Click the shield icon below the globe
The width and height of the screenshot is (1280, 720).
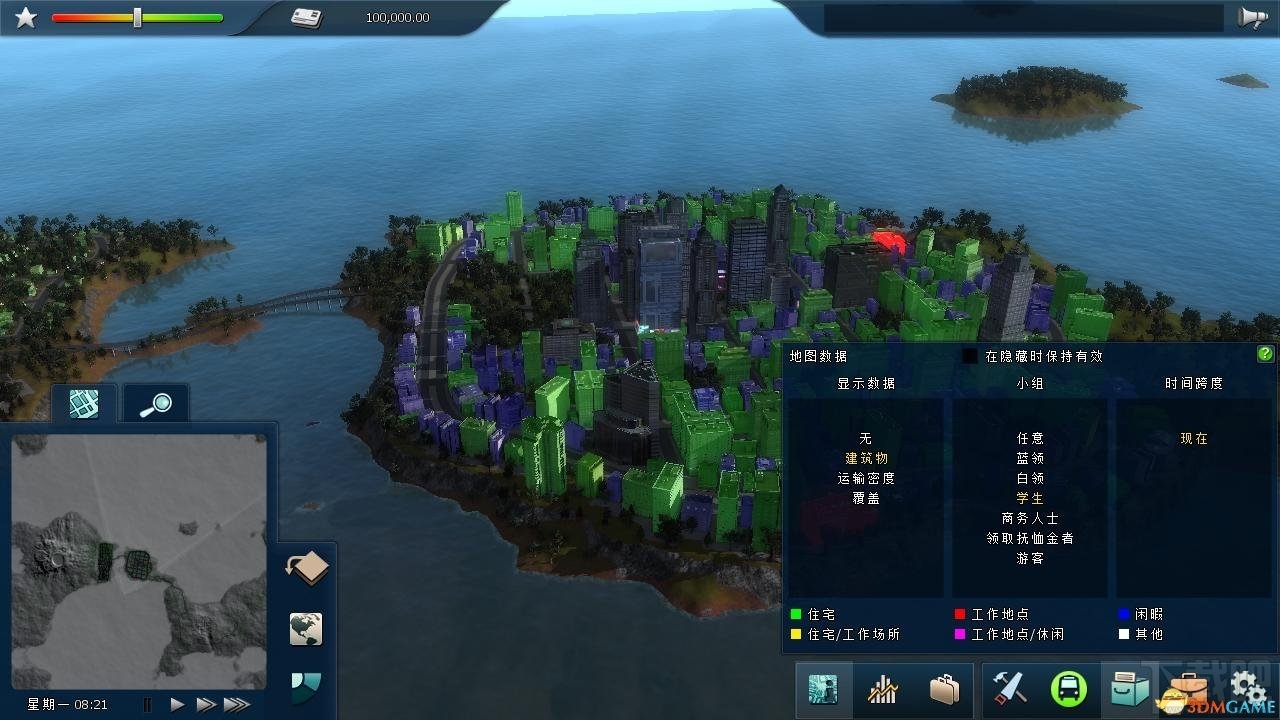(x=305, y=687)
